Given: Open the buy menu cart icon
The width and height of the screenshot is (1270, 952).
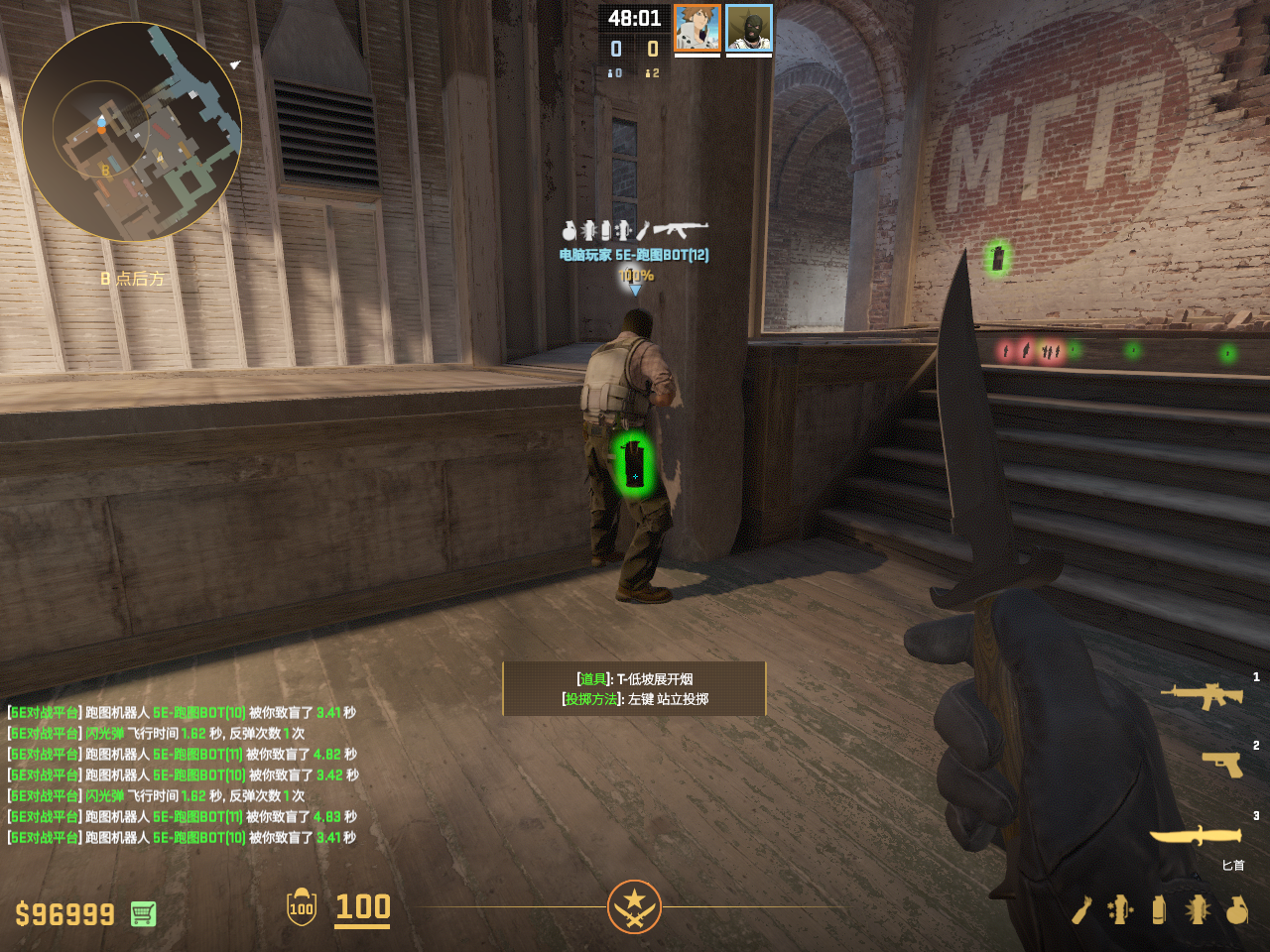Looking at the screenshot, I should click(143, 913).
